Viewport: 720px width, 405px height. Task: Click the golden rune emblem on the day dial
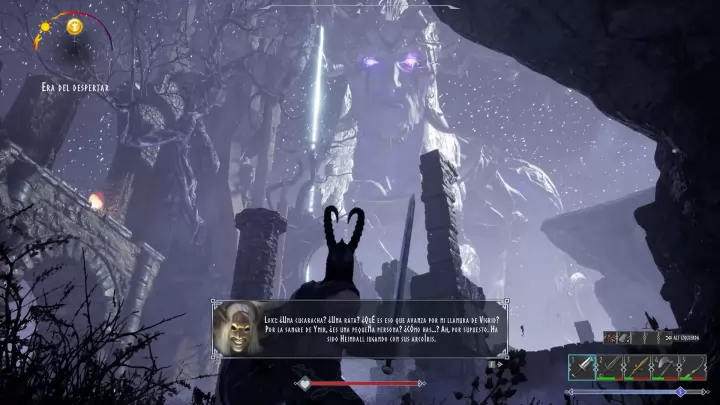coord(74,27)
